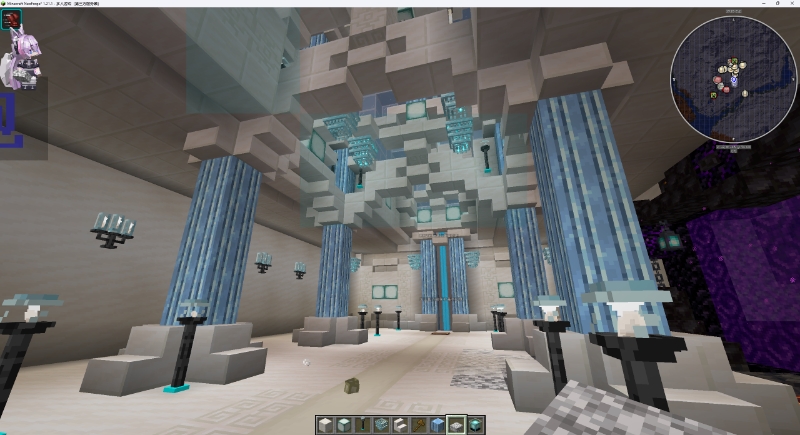
Task: Click the red status effect icon
Action: (13, 19)
